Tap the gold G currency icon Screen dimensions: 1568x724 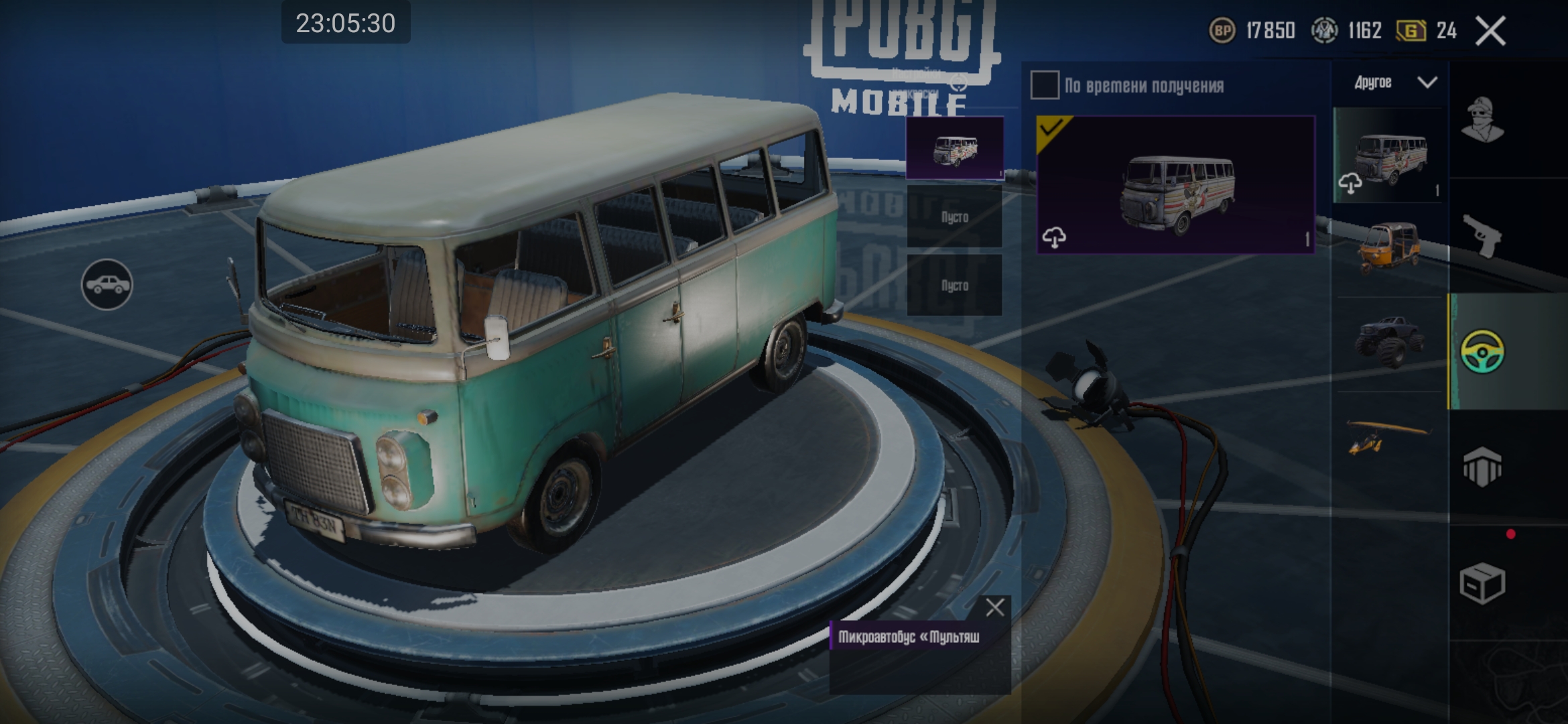1411,31
